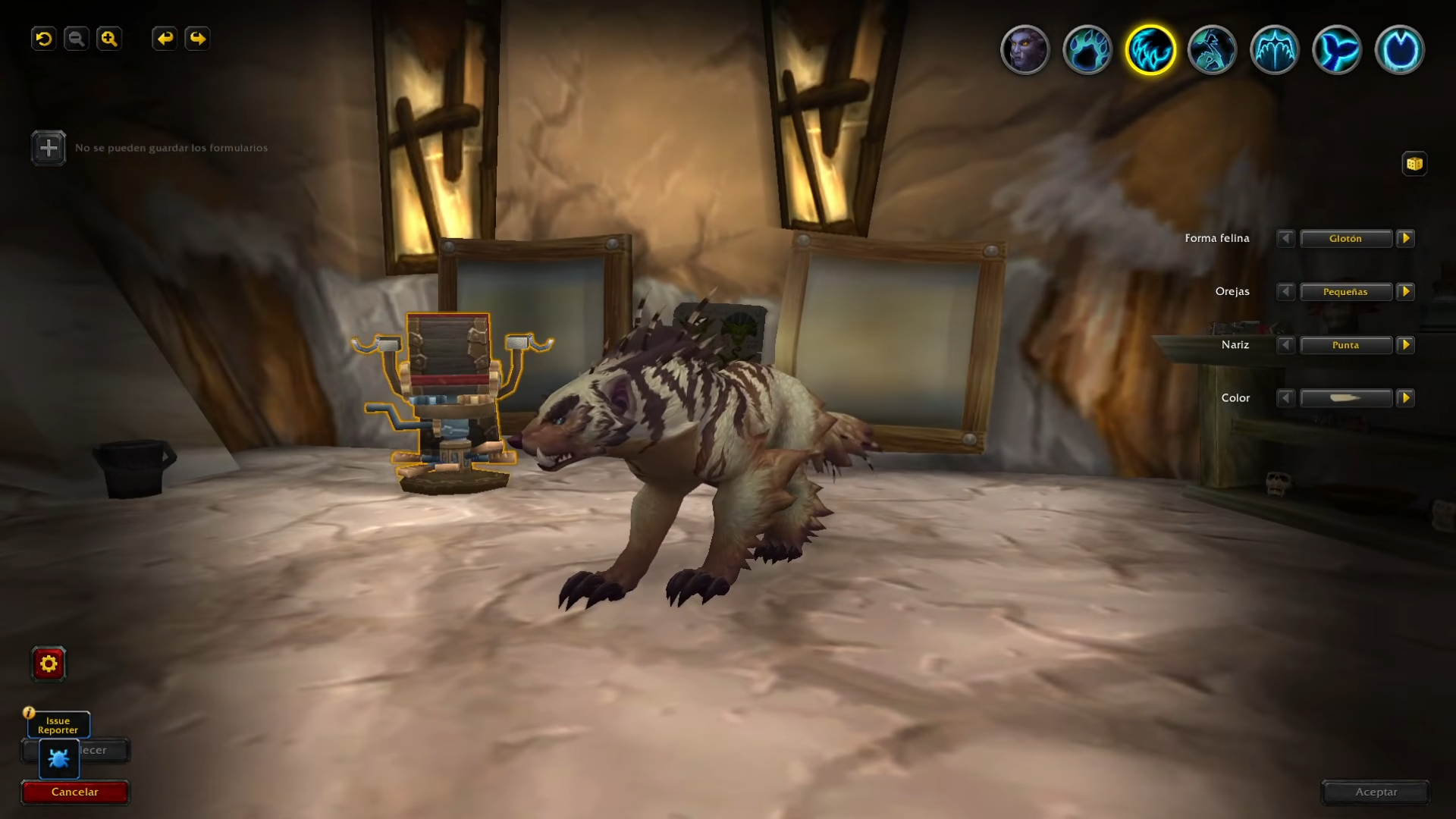Cancel the changes with Cancelar

tap(75, 792)
